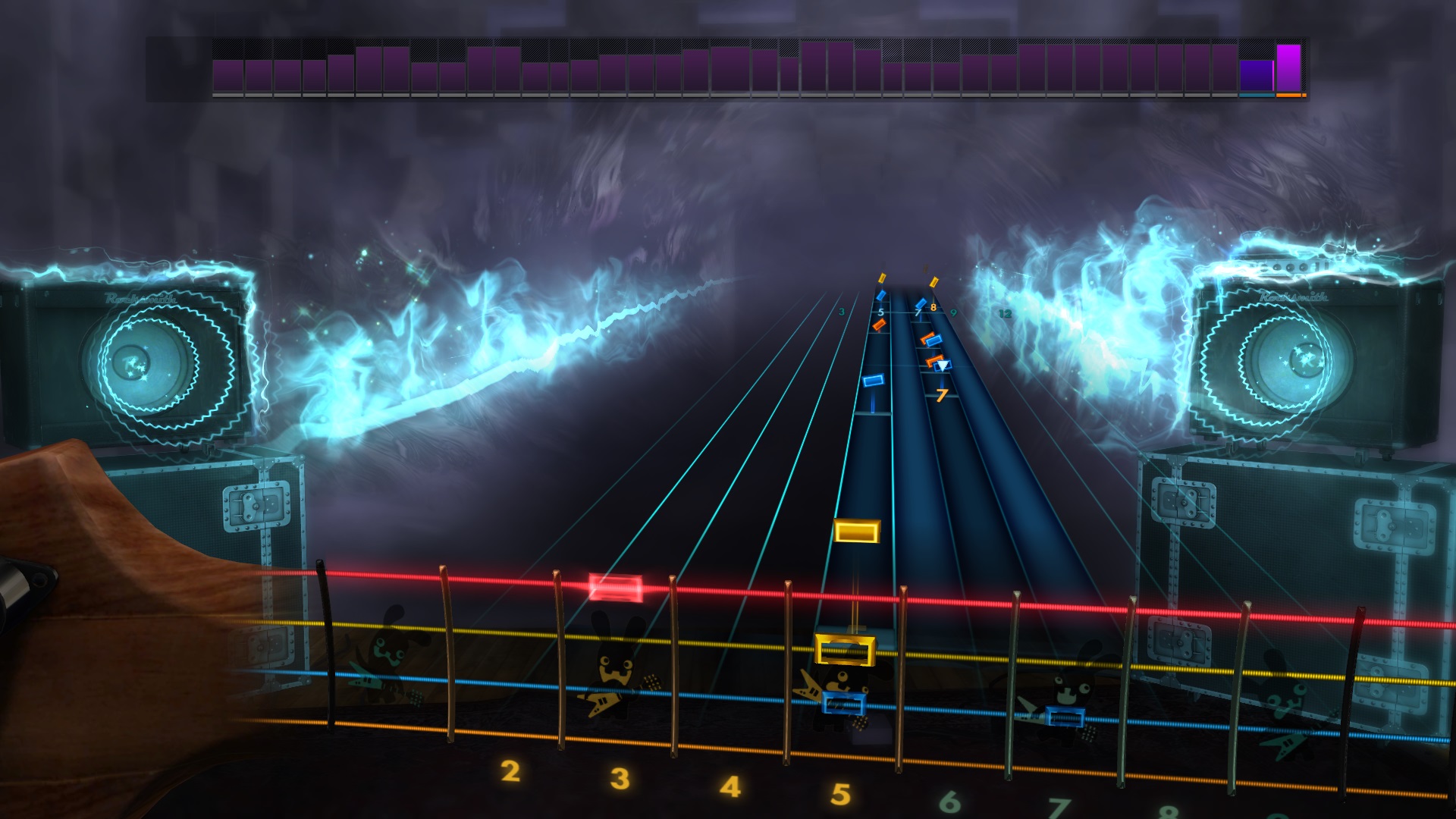This screenshot has height=819, width=1456.
Task: Click the fret 9 marker on the highway
Action: [x=955, y=312]
